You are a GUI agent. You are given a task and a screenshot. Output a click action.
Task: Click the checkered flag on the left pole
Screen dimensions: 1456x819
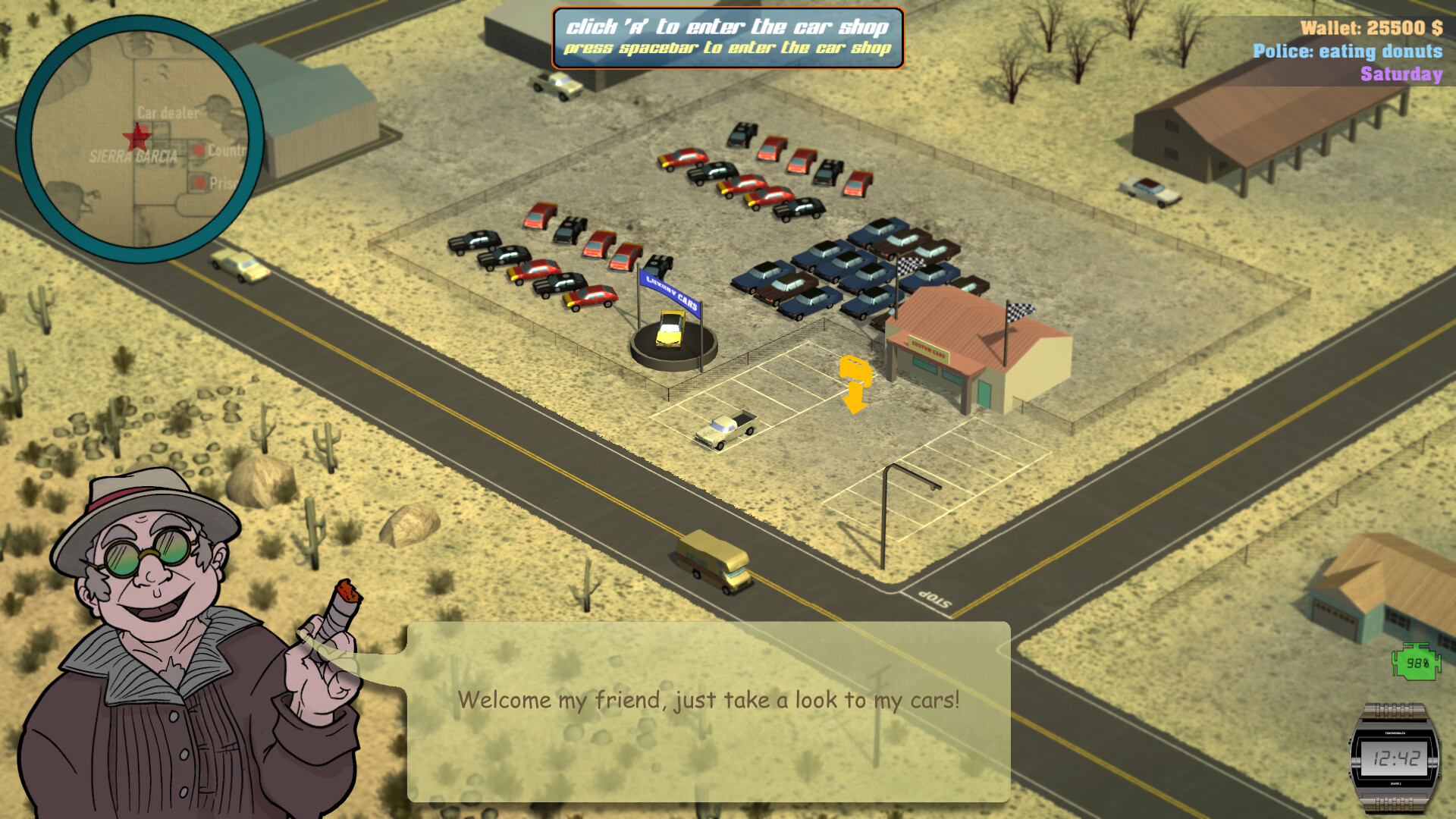point(912,265)
